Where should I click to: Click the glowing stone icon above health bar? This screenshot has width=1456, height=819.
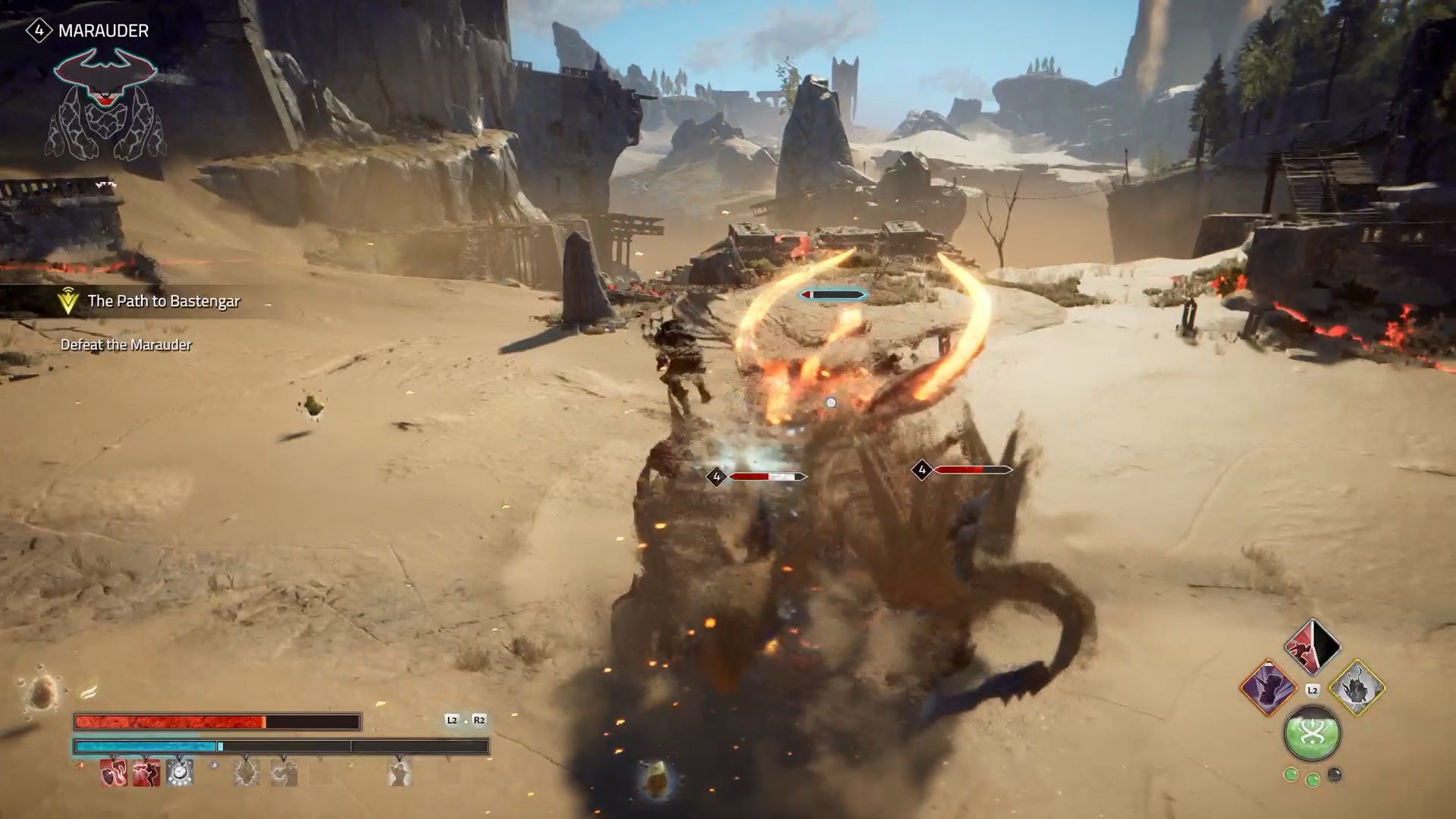[40, 692]
